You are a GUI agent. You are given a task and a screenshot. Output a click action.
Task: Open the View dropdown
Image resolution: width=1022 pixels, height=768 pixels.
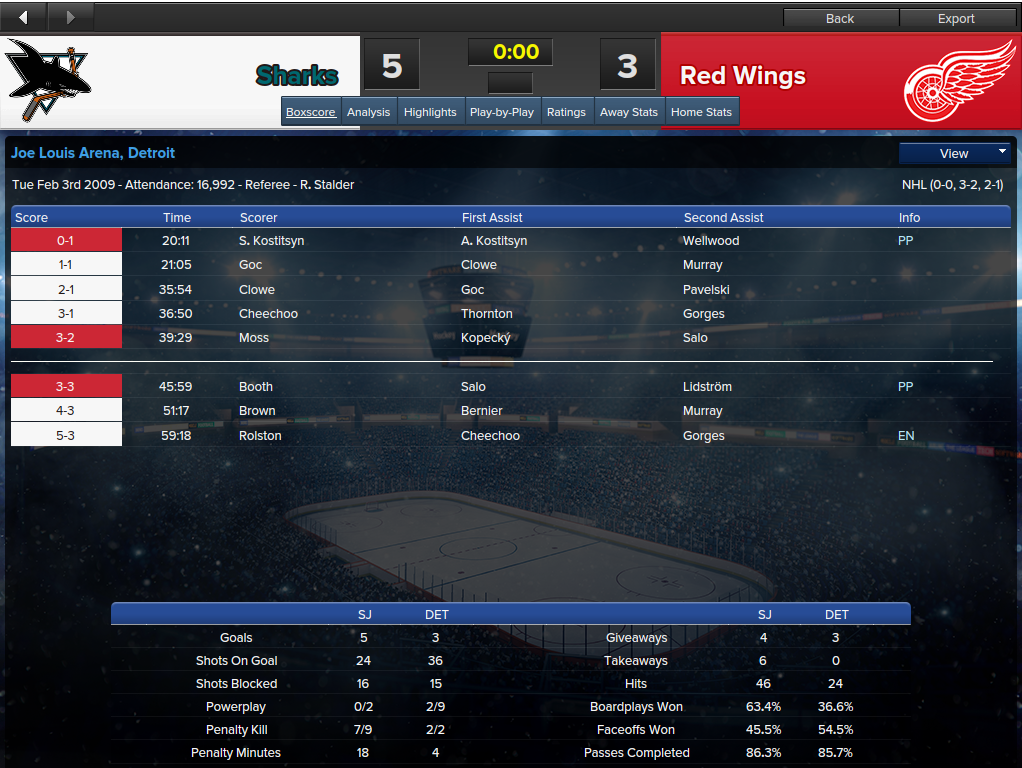click(955, 153)
